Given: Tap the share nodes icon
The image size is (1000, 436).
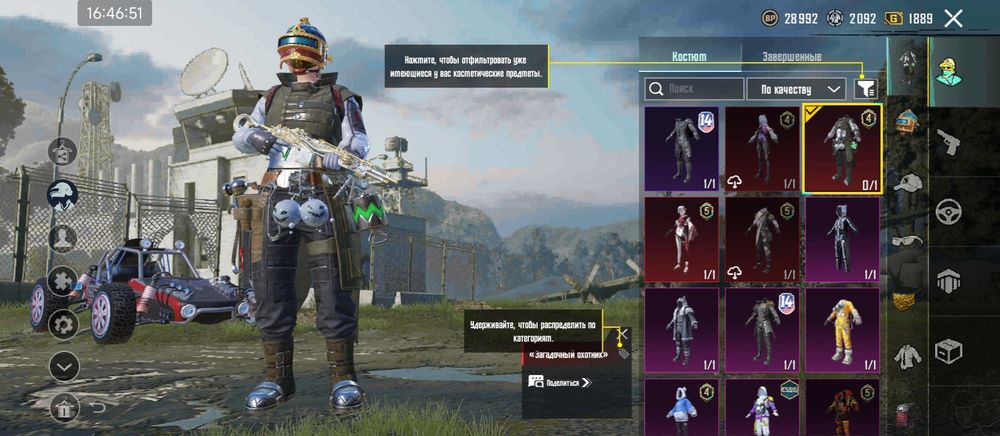Looking at the screenshot, I should pos(62,152).
